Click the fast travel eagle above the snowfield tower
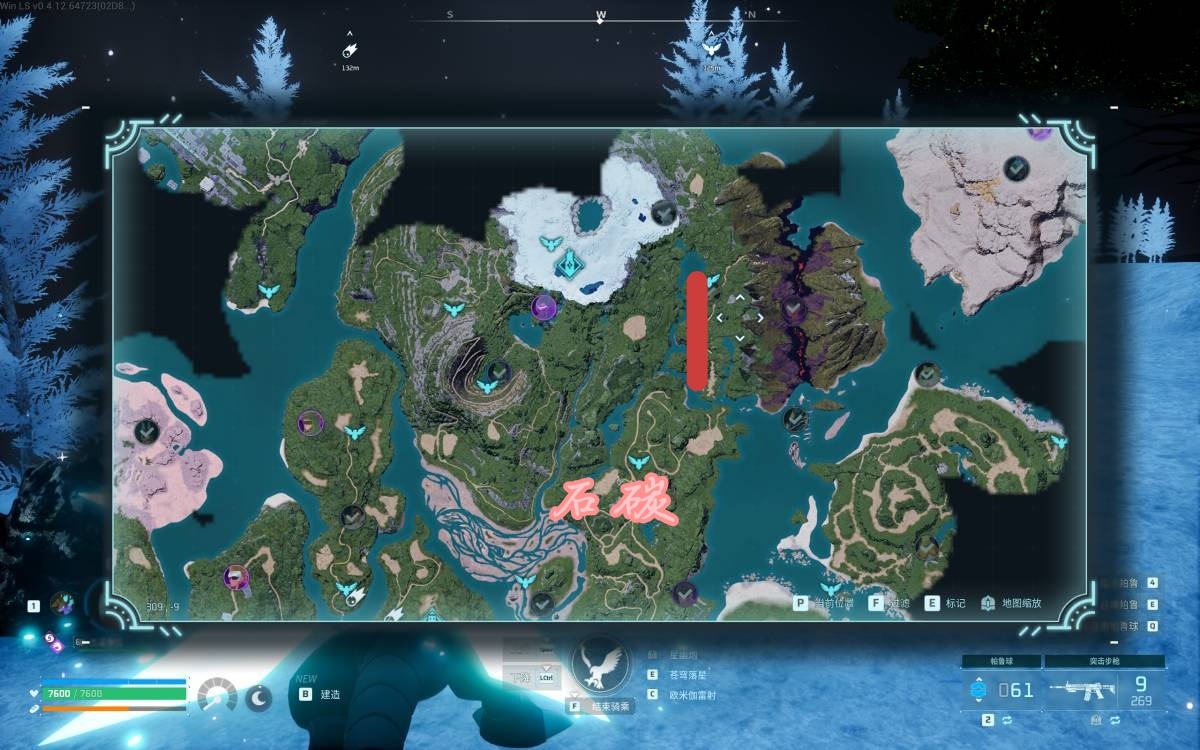The height and width of the screenshot is (750, 1200). point(550,243)
